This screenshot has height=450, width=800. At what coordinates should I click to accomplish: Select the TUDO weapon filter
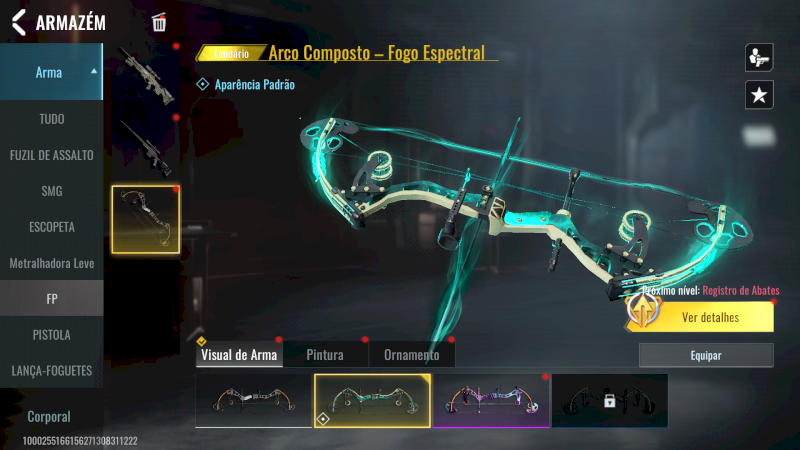[x=51, y=119]
